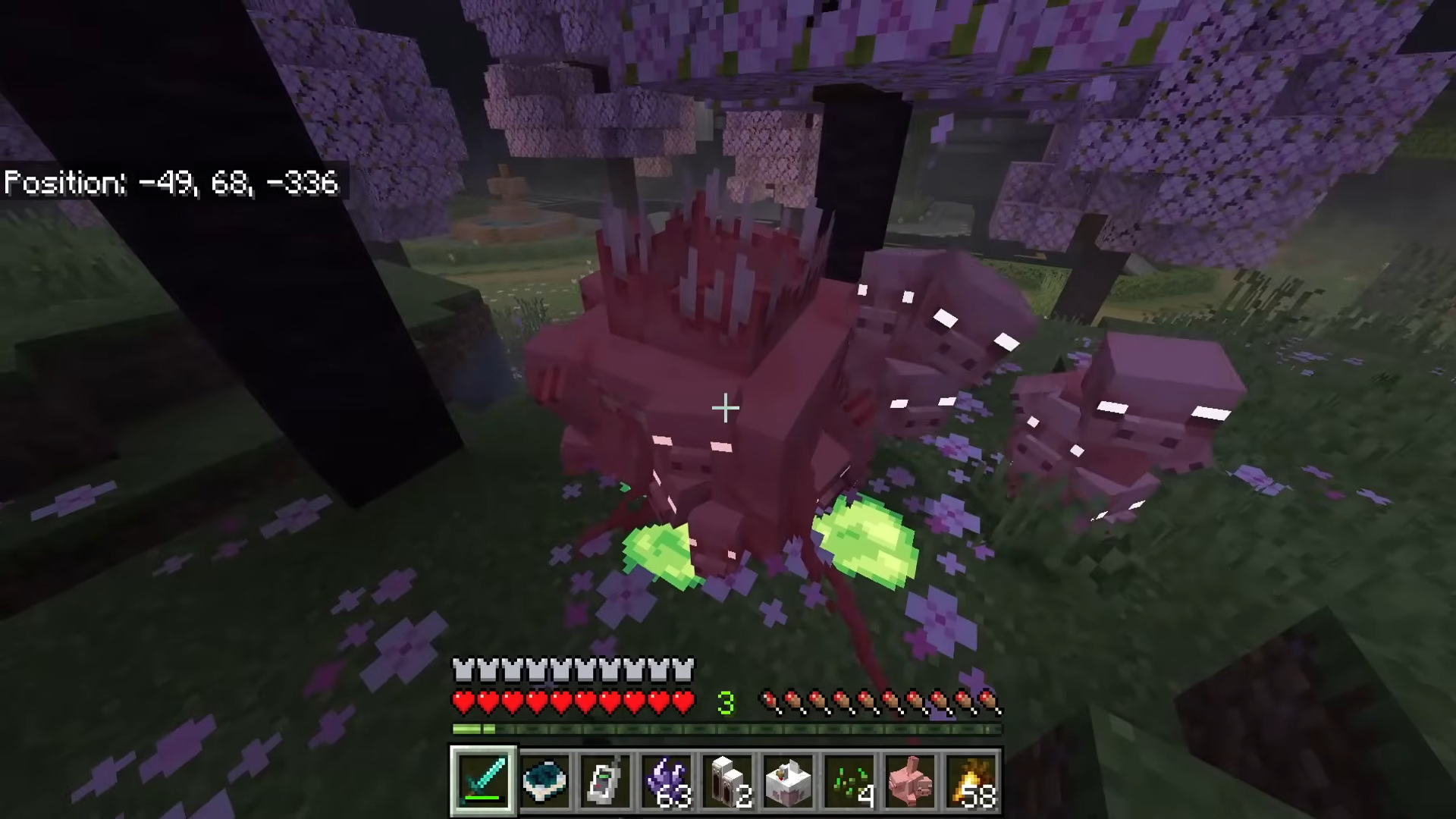Click the crosshair at screen center
Image resolution: width=1456 pixels, height=819 pixels.
point(726,409)
